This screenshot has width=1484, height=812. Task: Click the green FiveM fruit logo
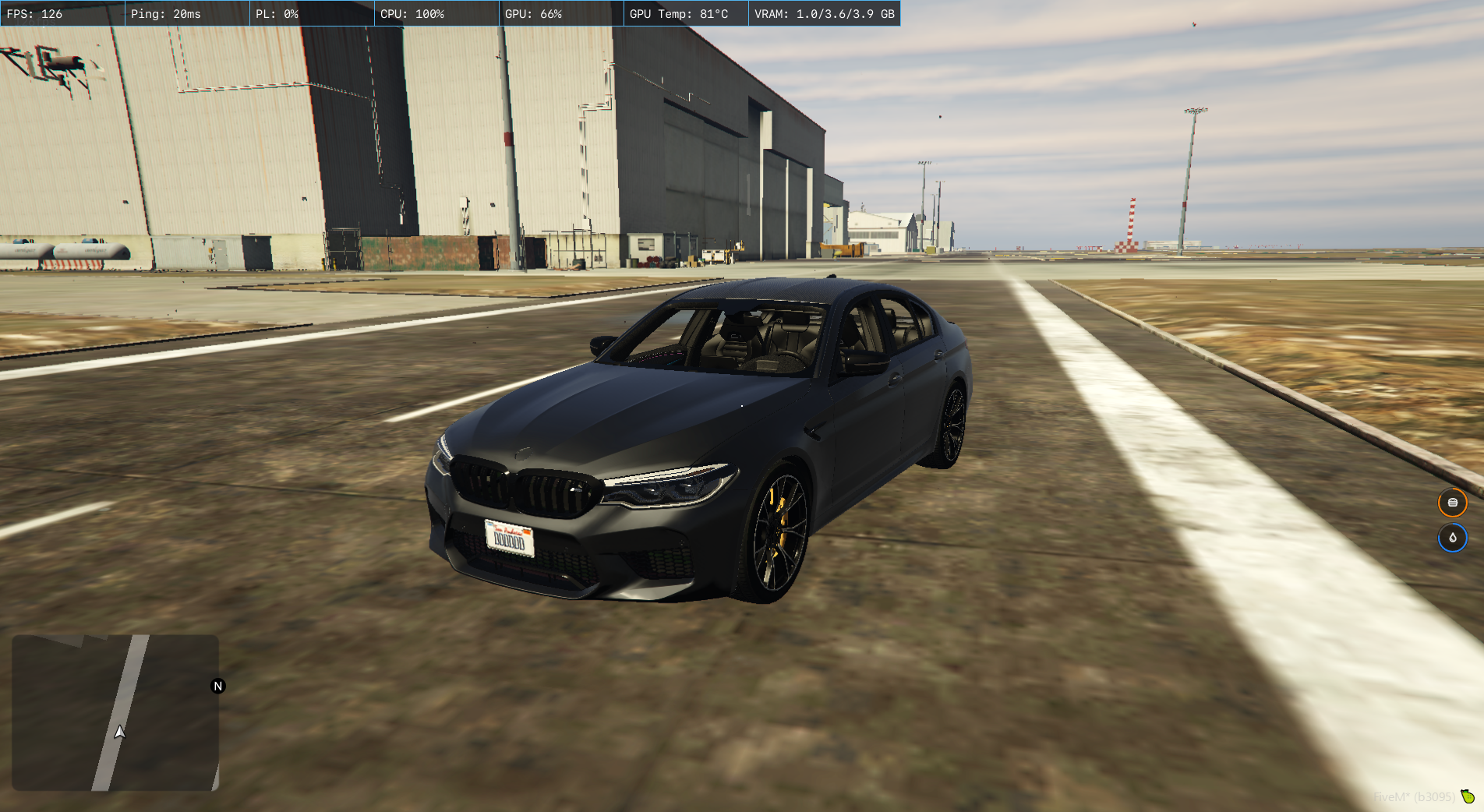tap(1468, 796)
